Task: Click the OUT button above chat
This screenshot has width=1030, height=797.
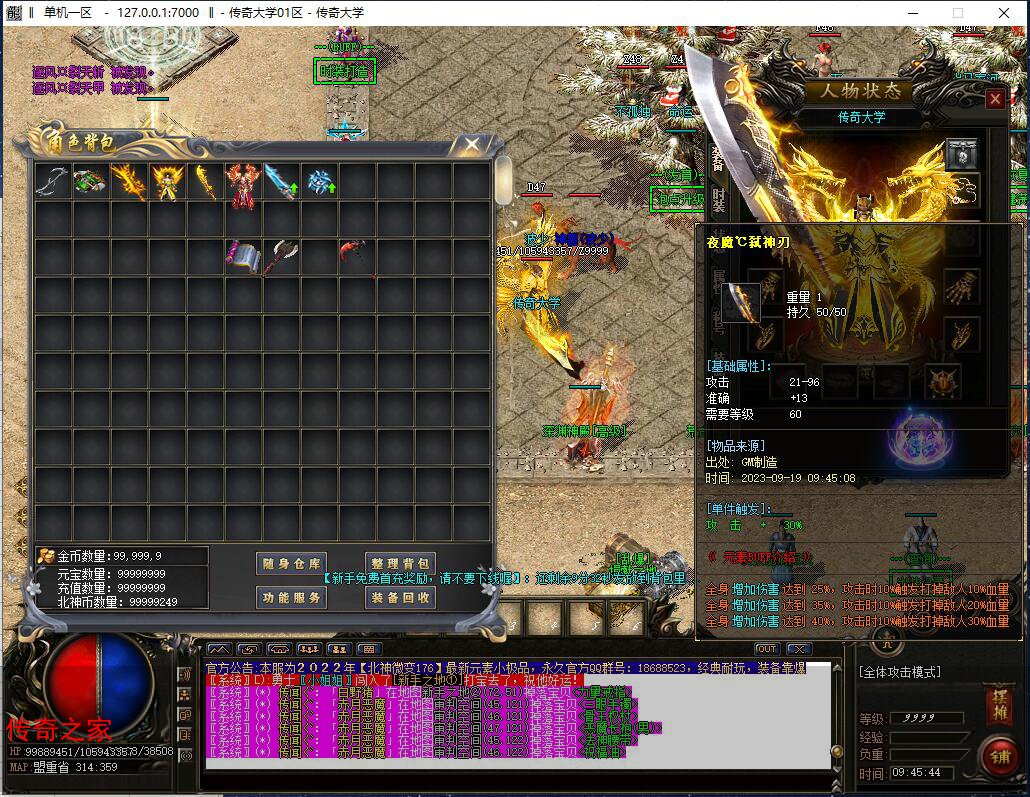Action: pyautogui.click(x=766, y=650)
